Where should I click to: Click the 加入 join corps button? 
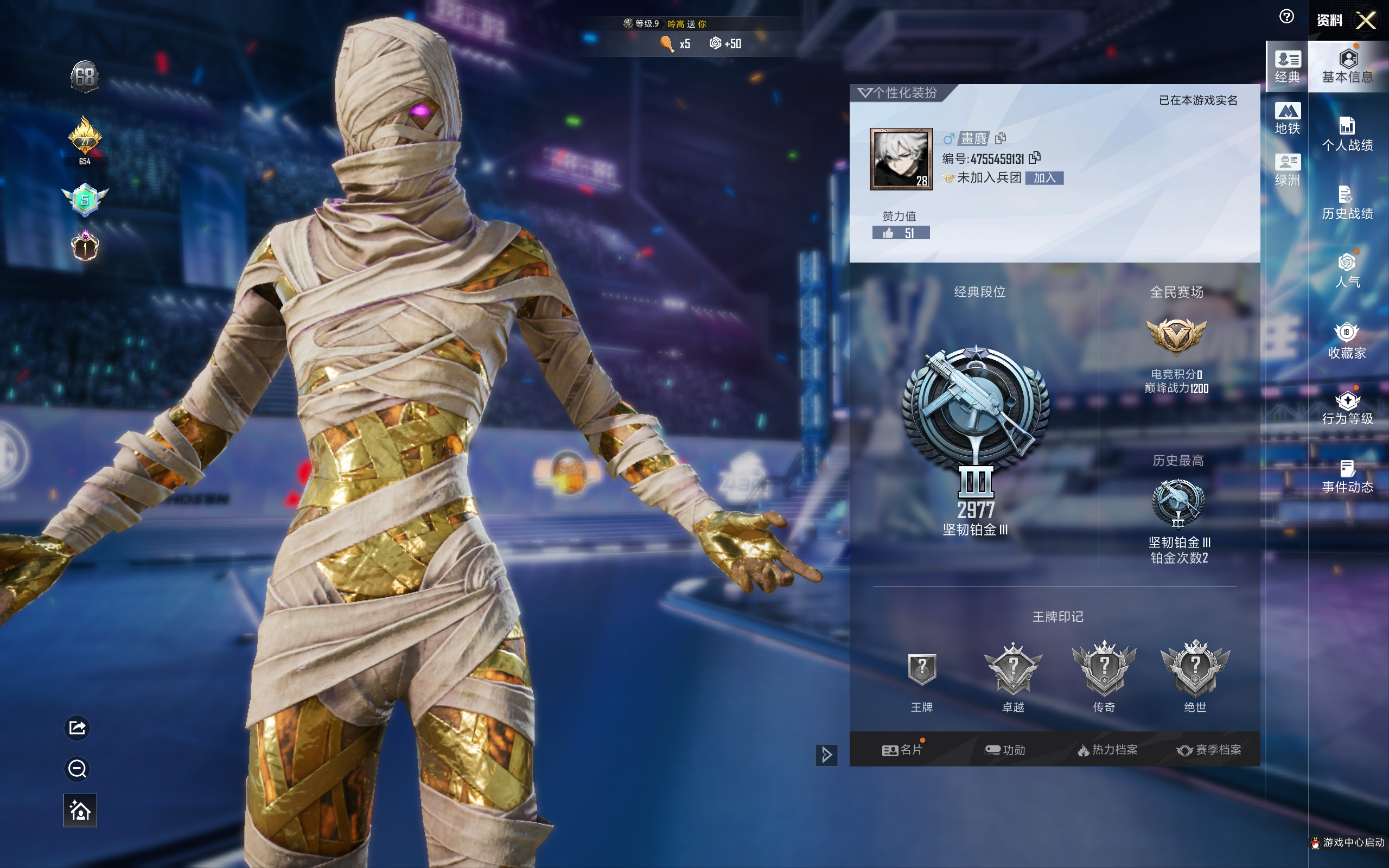coord(1044,178)
